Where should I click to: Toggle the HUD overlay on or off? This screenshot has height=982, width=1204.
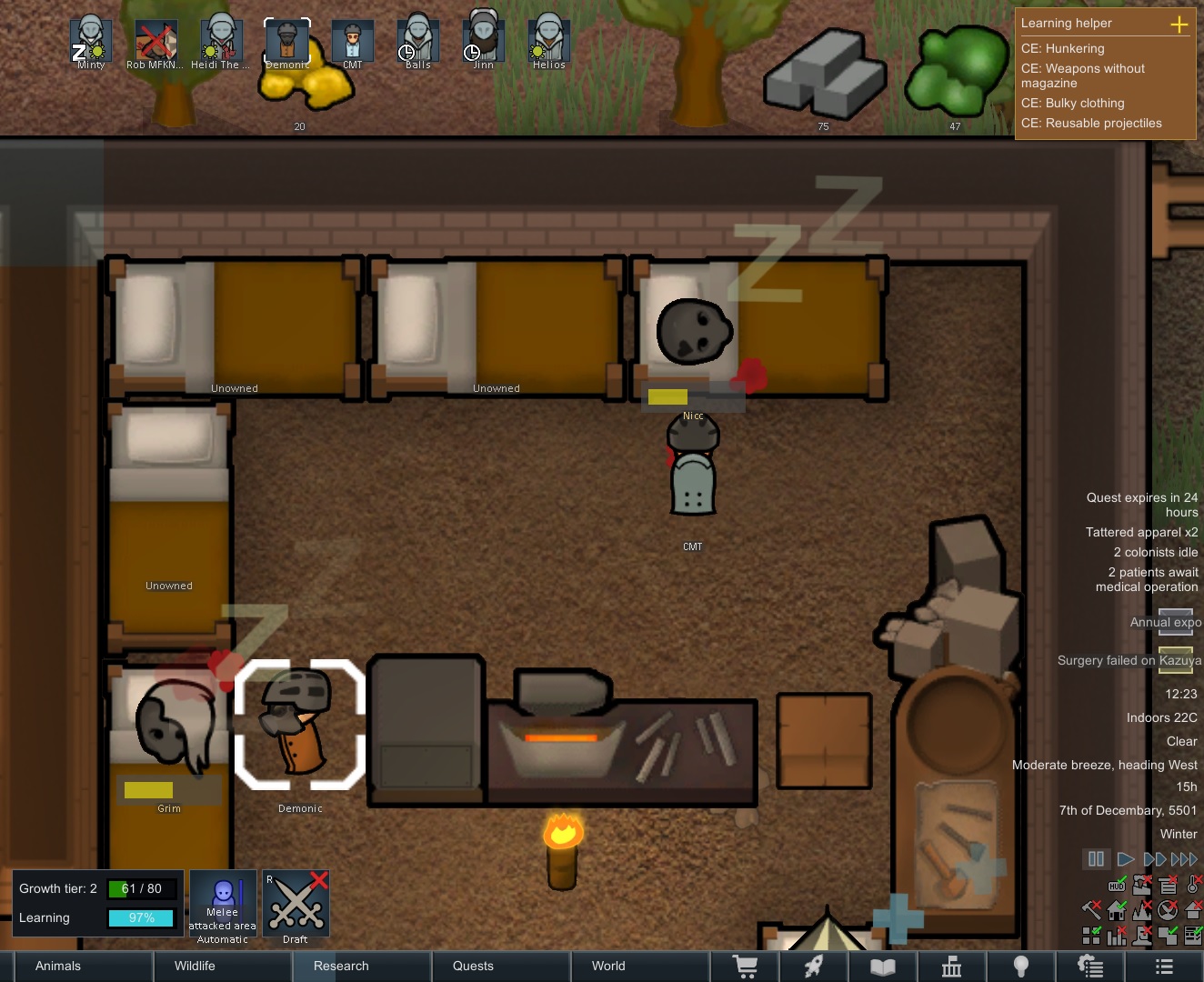click(x=1117, y=886)
